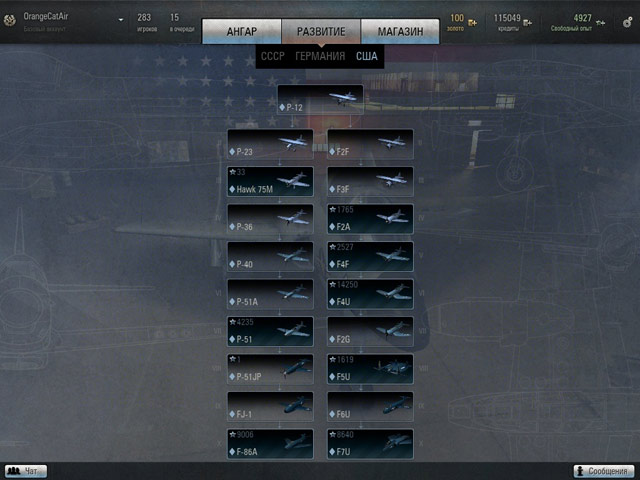Image resolution: width=640 pixels, height=480 pixels.
Task: Select the P-51JP aircraft tile
Action: (270, 369)
